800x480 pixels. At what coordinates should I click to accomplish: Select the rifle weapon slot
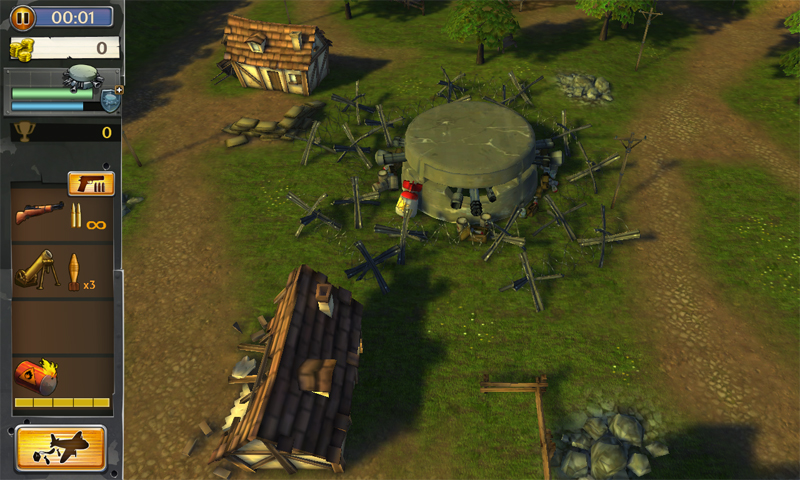(62, 216)
